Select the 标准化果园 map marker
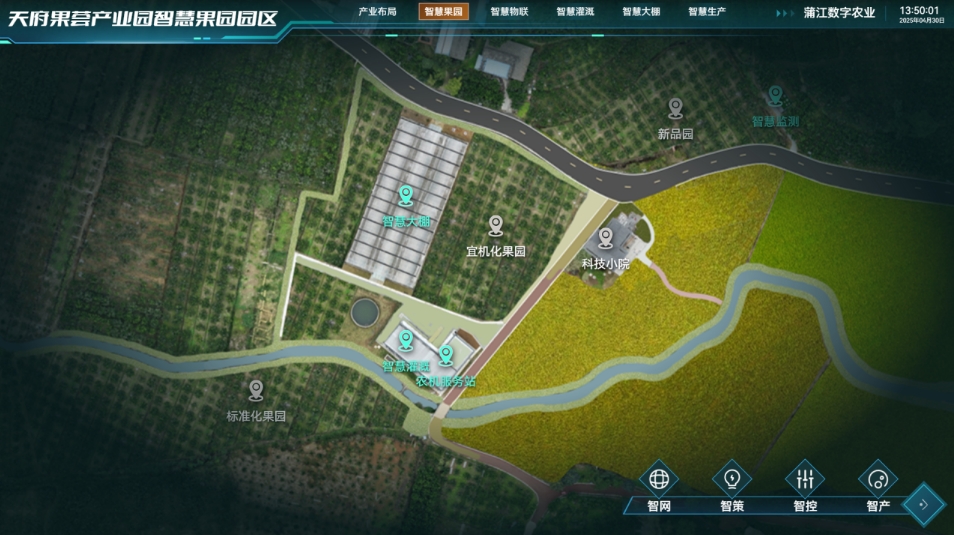The width and height of the screenshot is (954, 535). (x=256, y=390)
